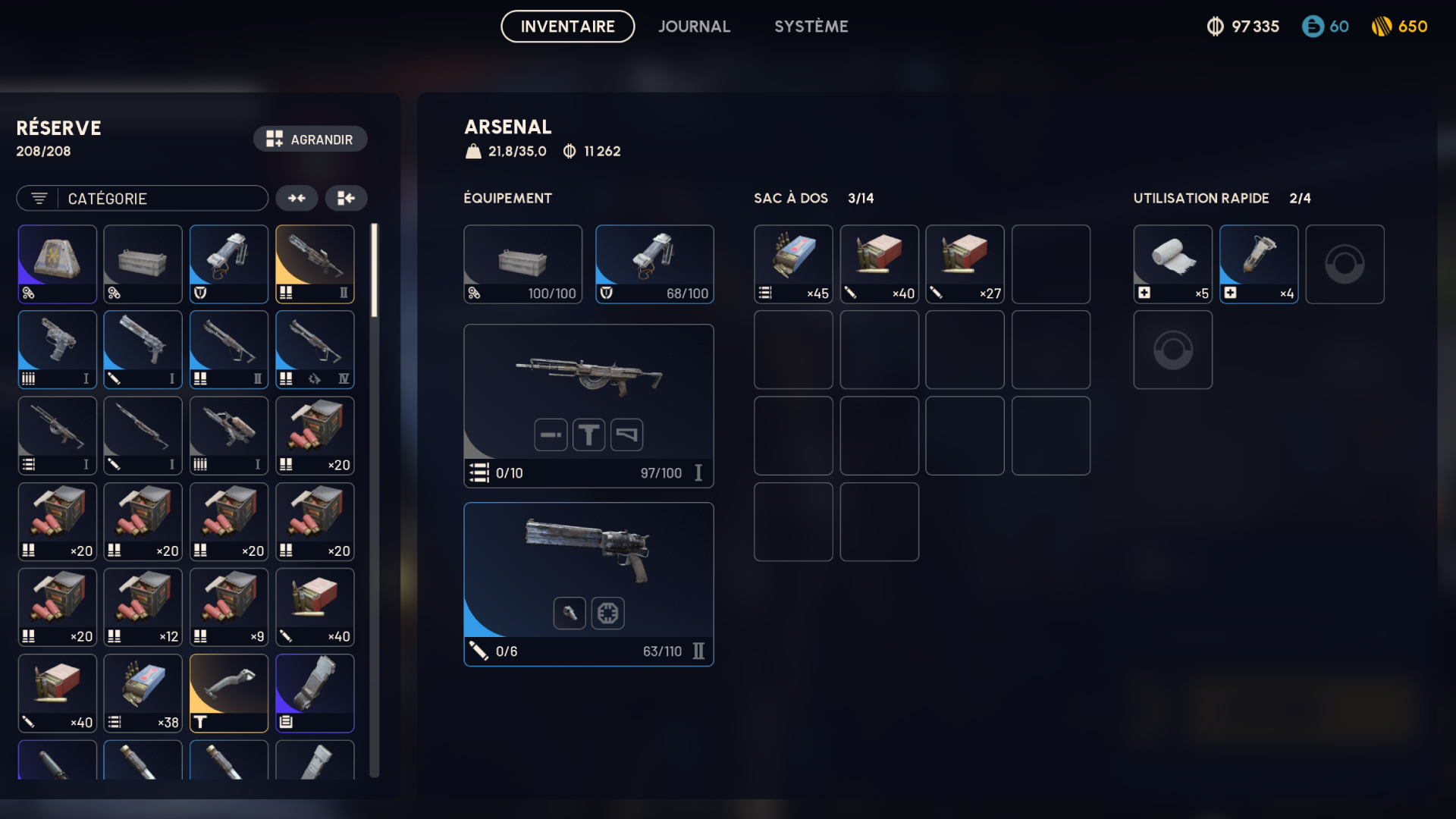Select the syringe with x4 in quick use
The image size is (1456, 819).
[x=1258, y=264]
